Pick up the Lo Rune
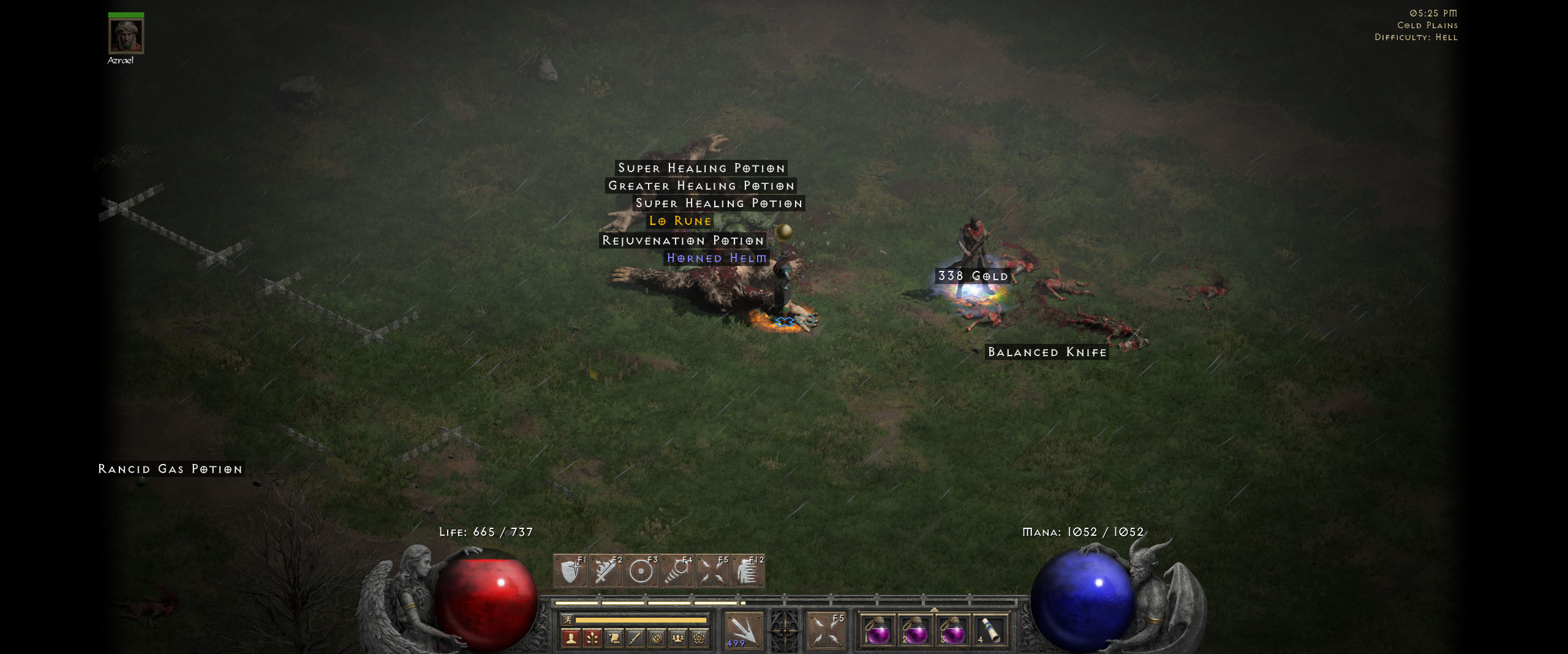The width and height of the screenshot is (1568, 654). (680, 221)
